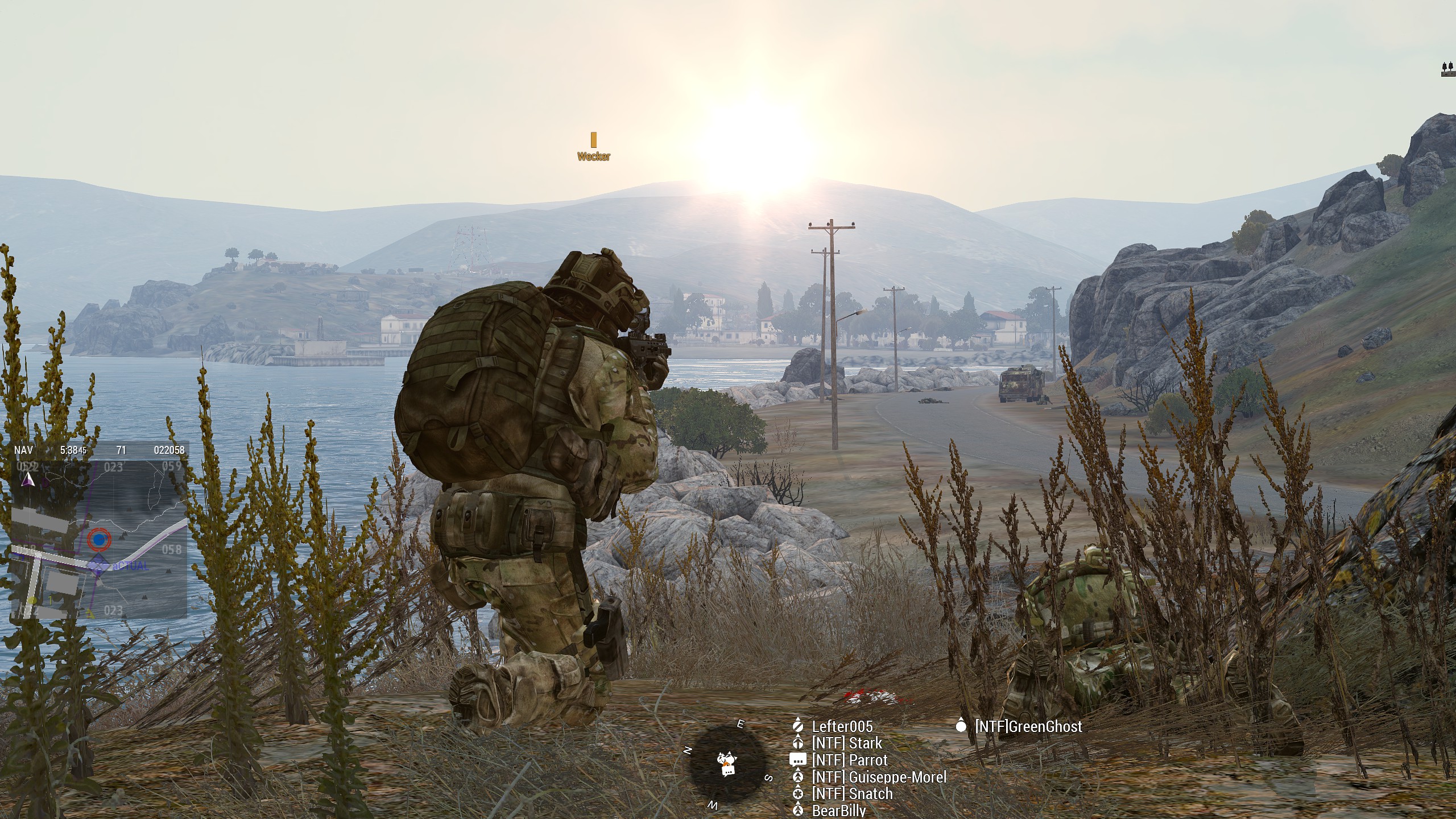Choose BearBilly from the squad list

pyautogui.click(x=839, y=810)
